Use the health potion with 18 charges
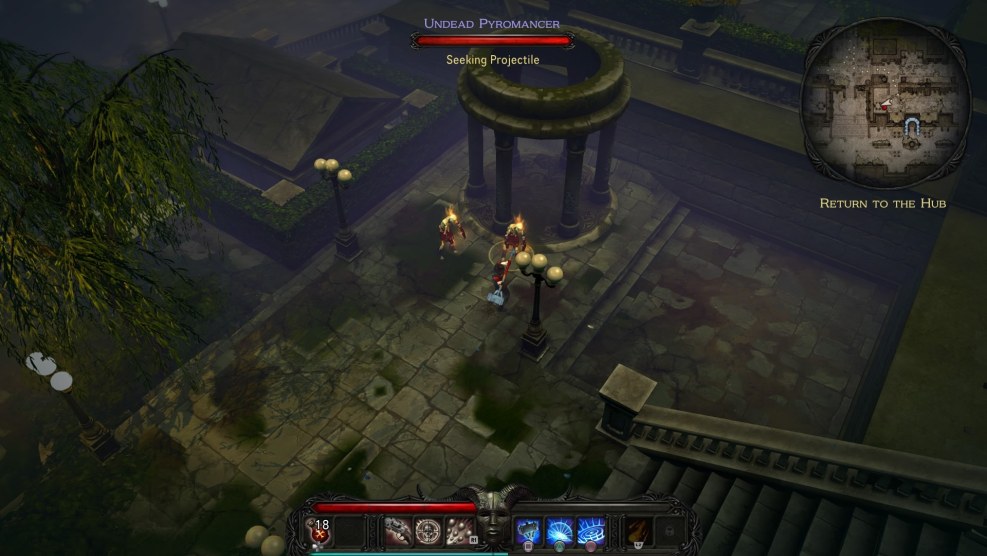The width and height of the screenshot is (987, 556). (x=322, y=530)
